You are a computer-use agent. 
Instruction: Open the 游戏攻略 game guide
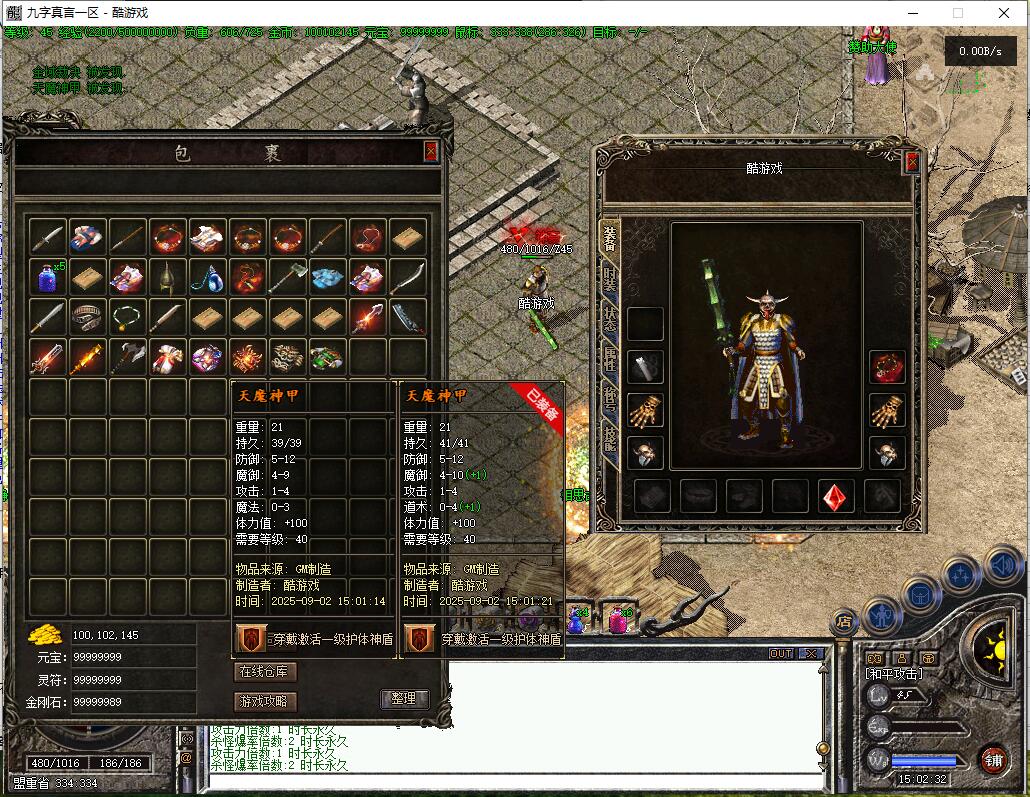(x=265, y=701)
